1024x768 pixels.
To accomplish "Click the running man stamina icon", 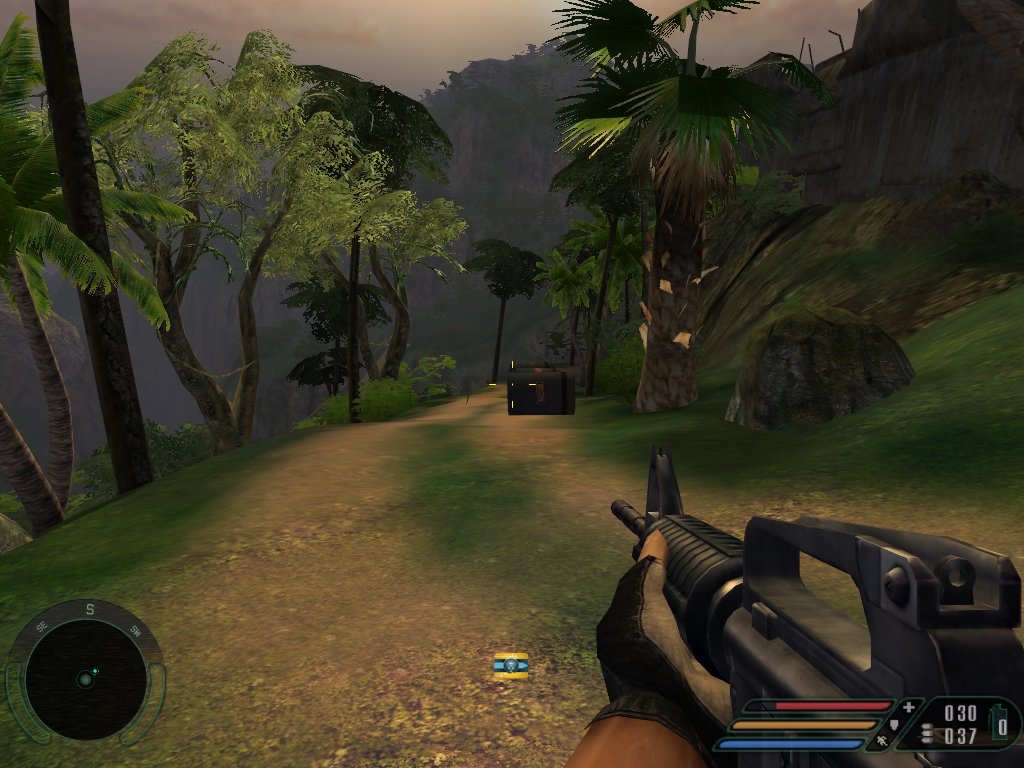I will click(x=882, y=742).
